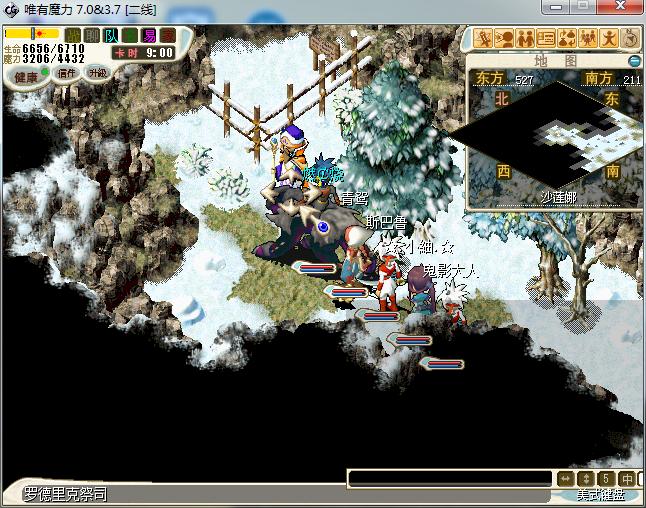Select the three-person group action icon
This screenshot has height=508, width=646.
pos(589,39)
